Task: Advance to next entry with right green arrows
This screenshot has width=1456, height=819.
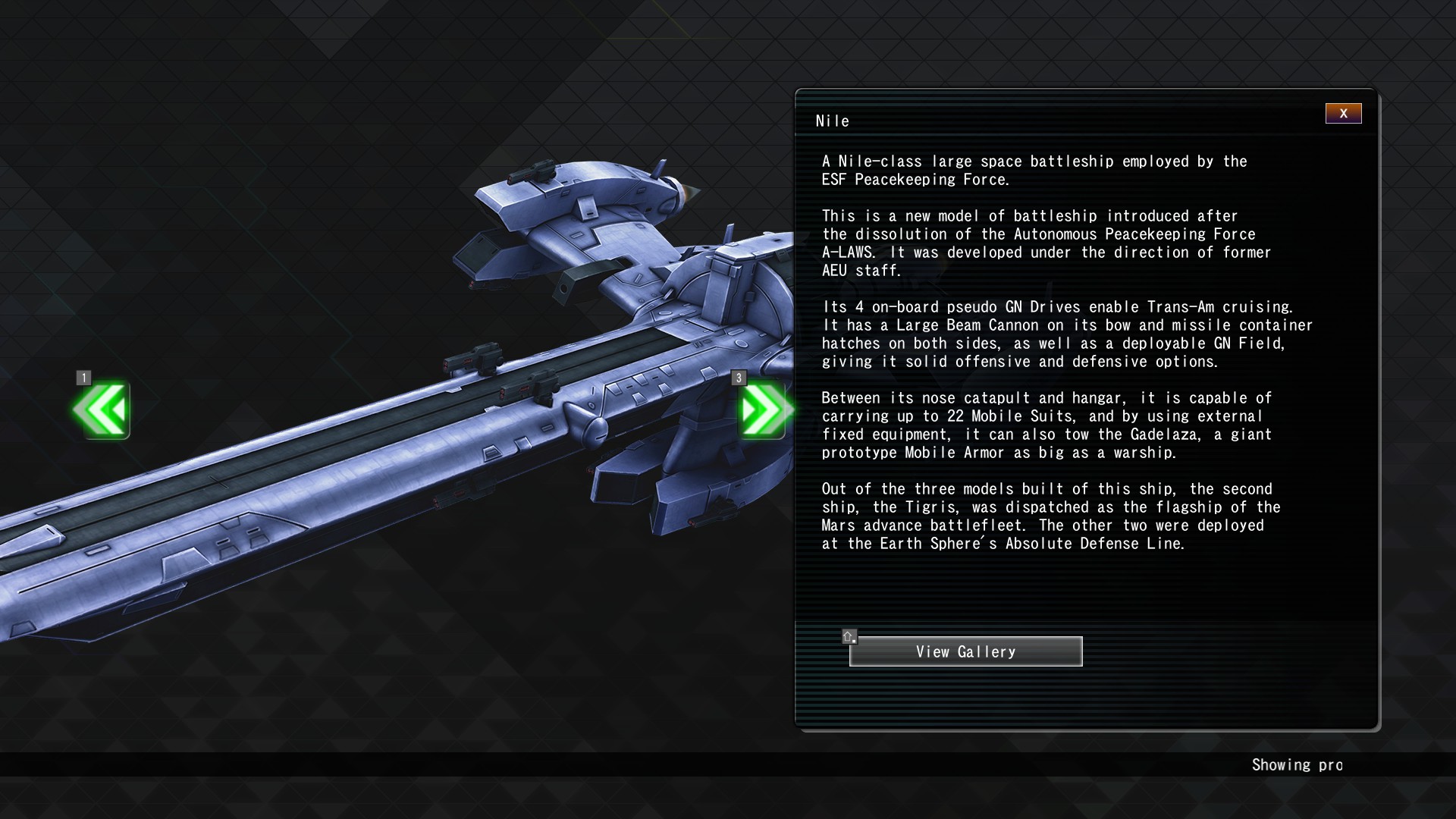Action: [x=763, y=410]
